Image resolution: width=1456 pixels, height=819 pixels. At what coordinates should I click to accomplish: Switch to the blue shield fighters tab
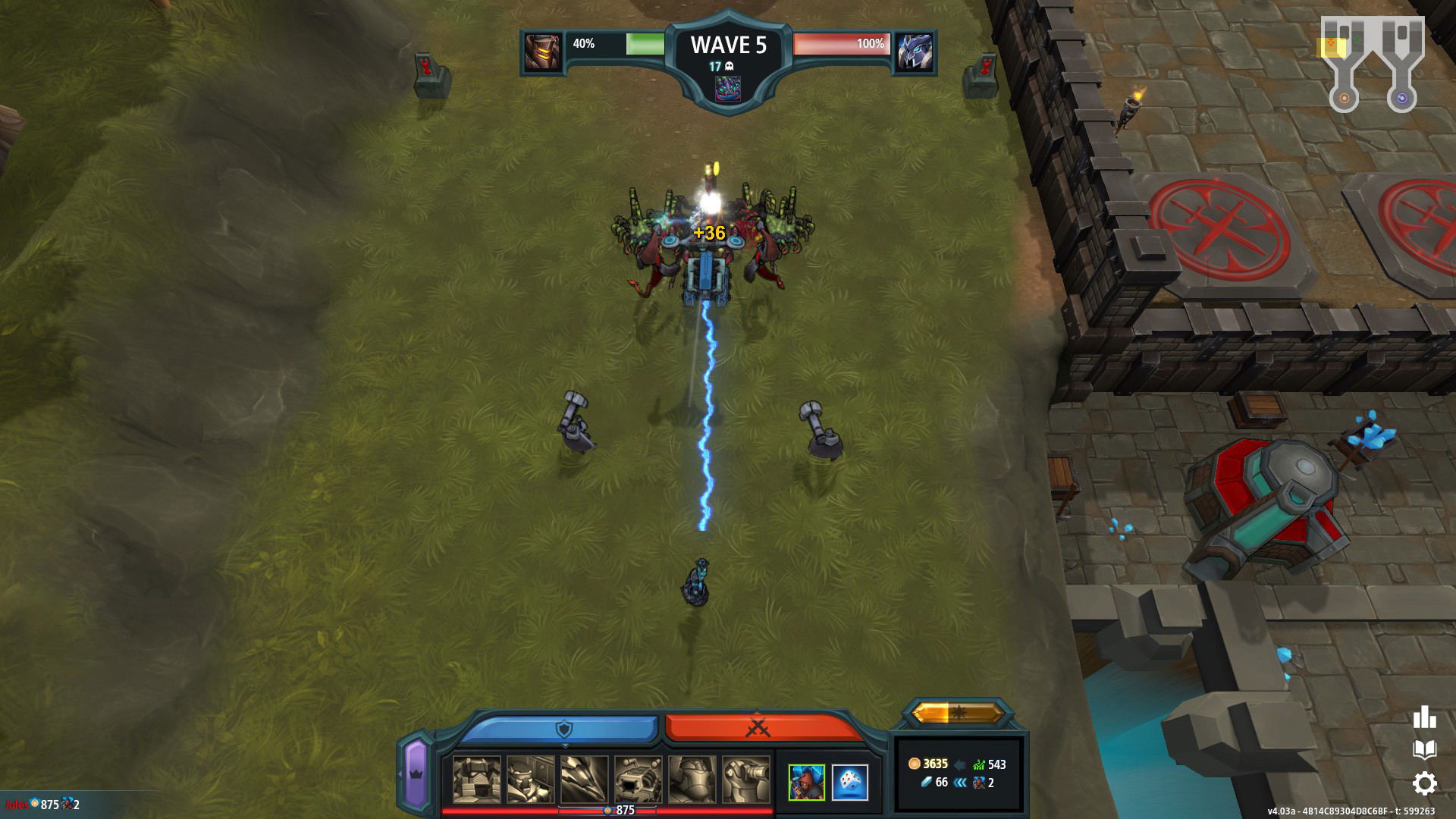pyautogui.click(x=561, y=729)
